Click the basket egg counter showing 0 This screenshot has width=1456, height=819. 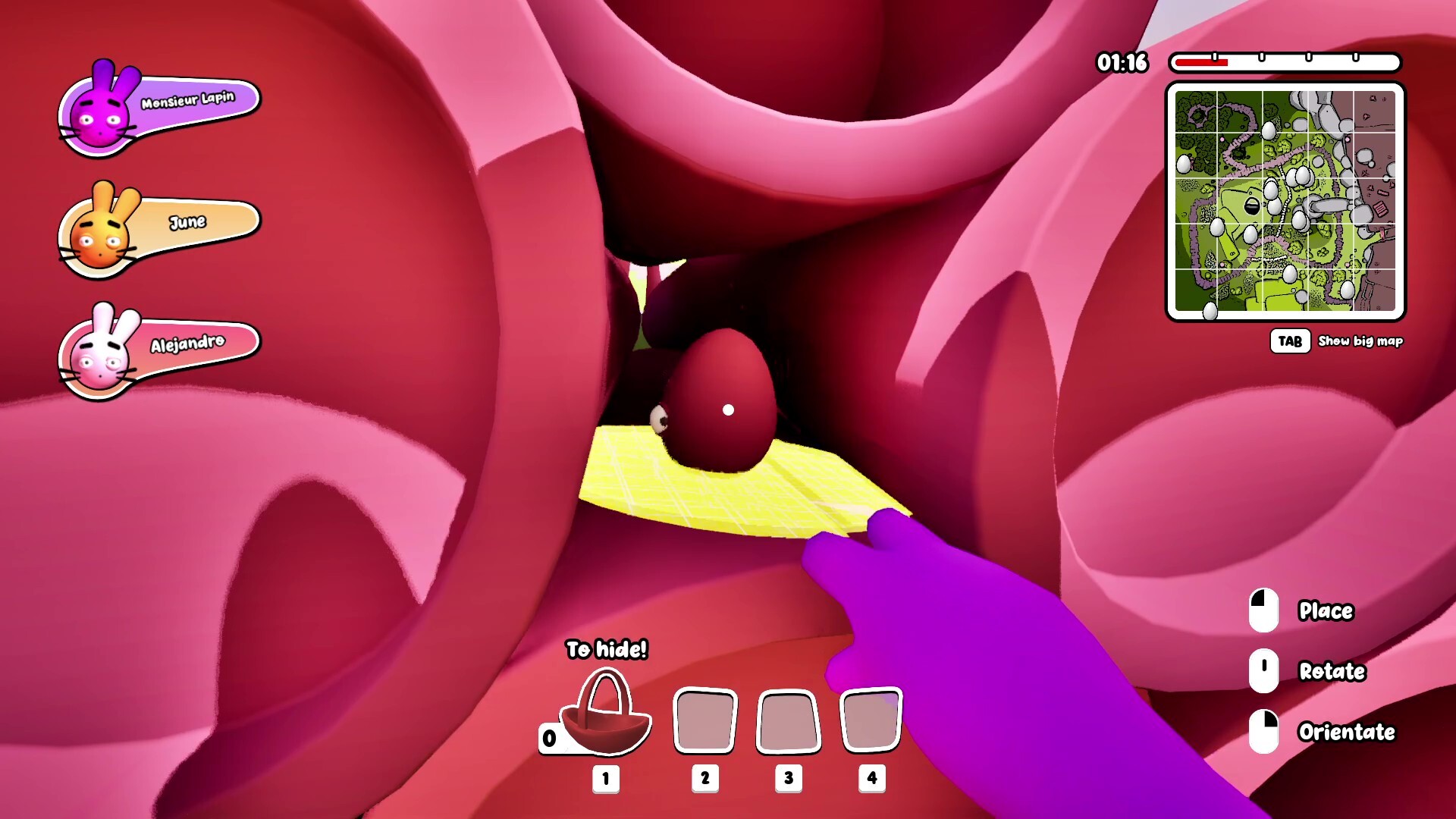point(548,738)
